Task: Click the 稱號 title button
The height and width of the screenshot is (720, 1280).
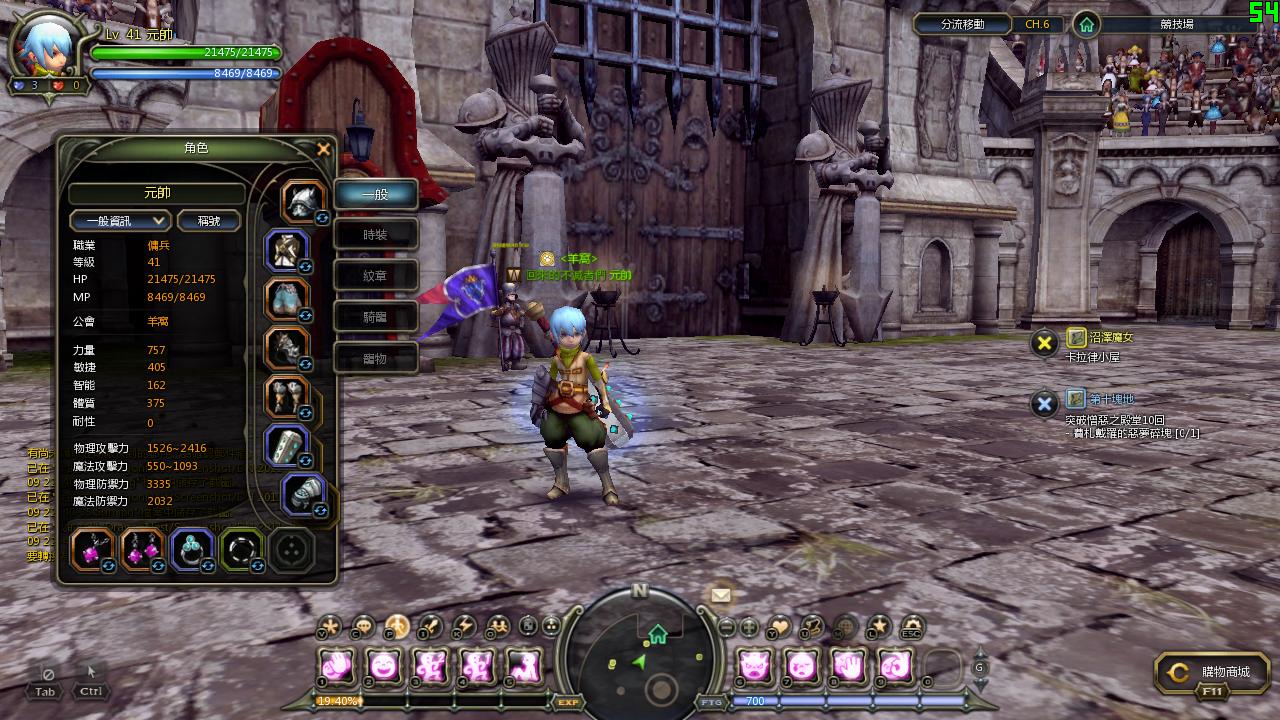Action: tap(209, 221)
